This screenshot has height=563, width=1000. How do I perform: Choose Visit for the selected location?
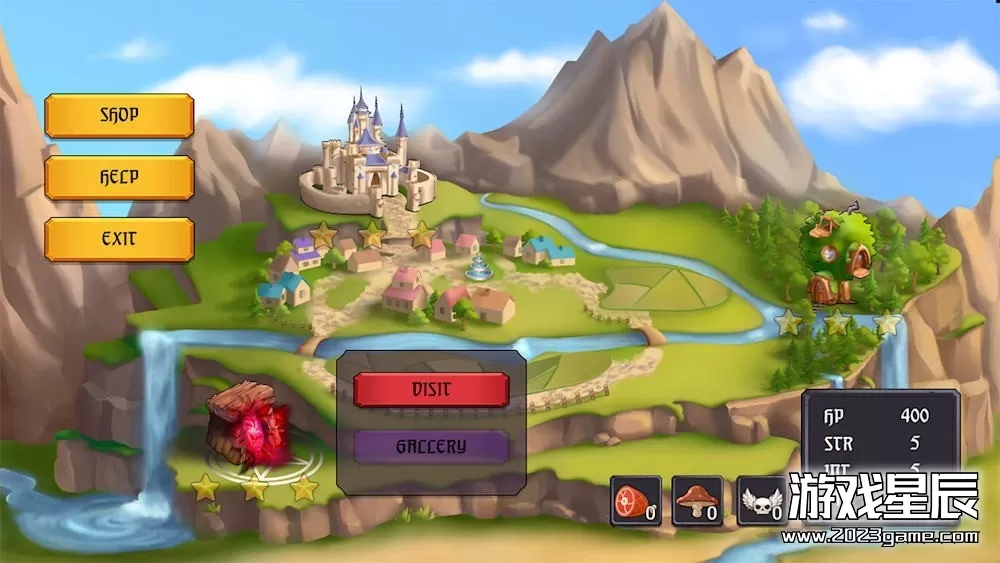tap(431, 389)
